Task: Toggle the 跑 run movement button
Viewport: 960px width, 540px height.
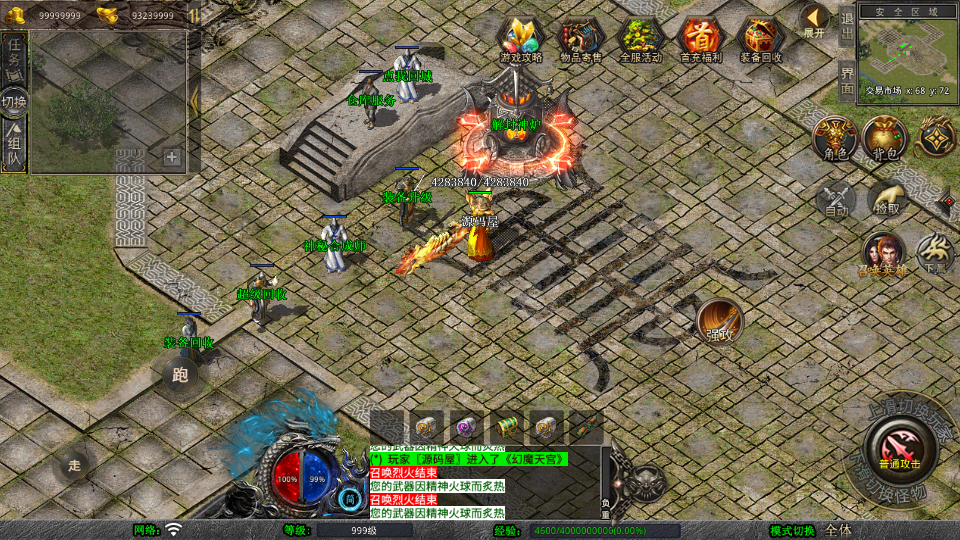Action: click(181, 376)
